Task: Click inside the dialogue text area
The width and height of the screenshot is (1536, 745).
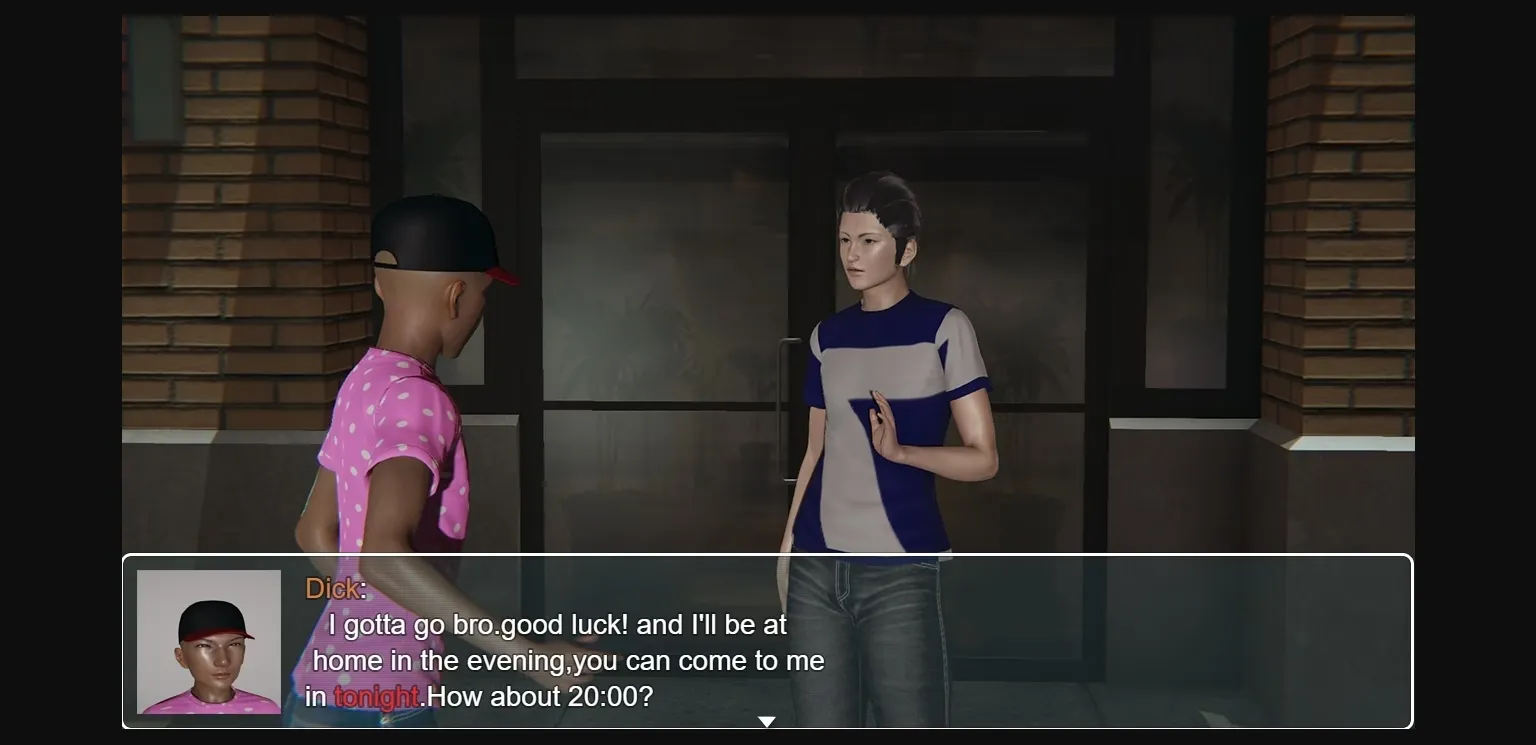Action: [570, 660]
